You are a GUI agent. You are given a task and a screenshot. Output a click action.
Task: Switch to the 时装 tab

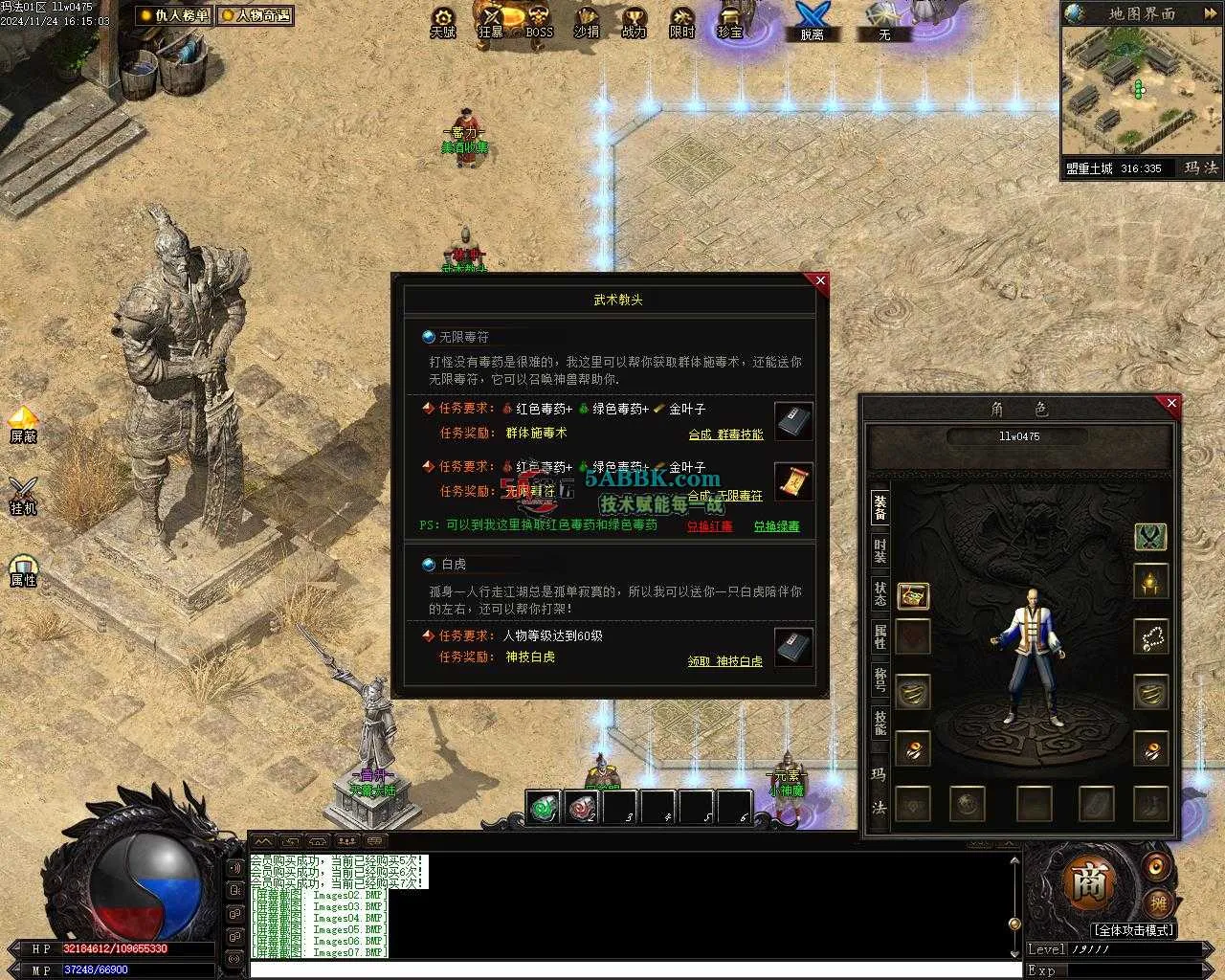880,551
